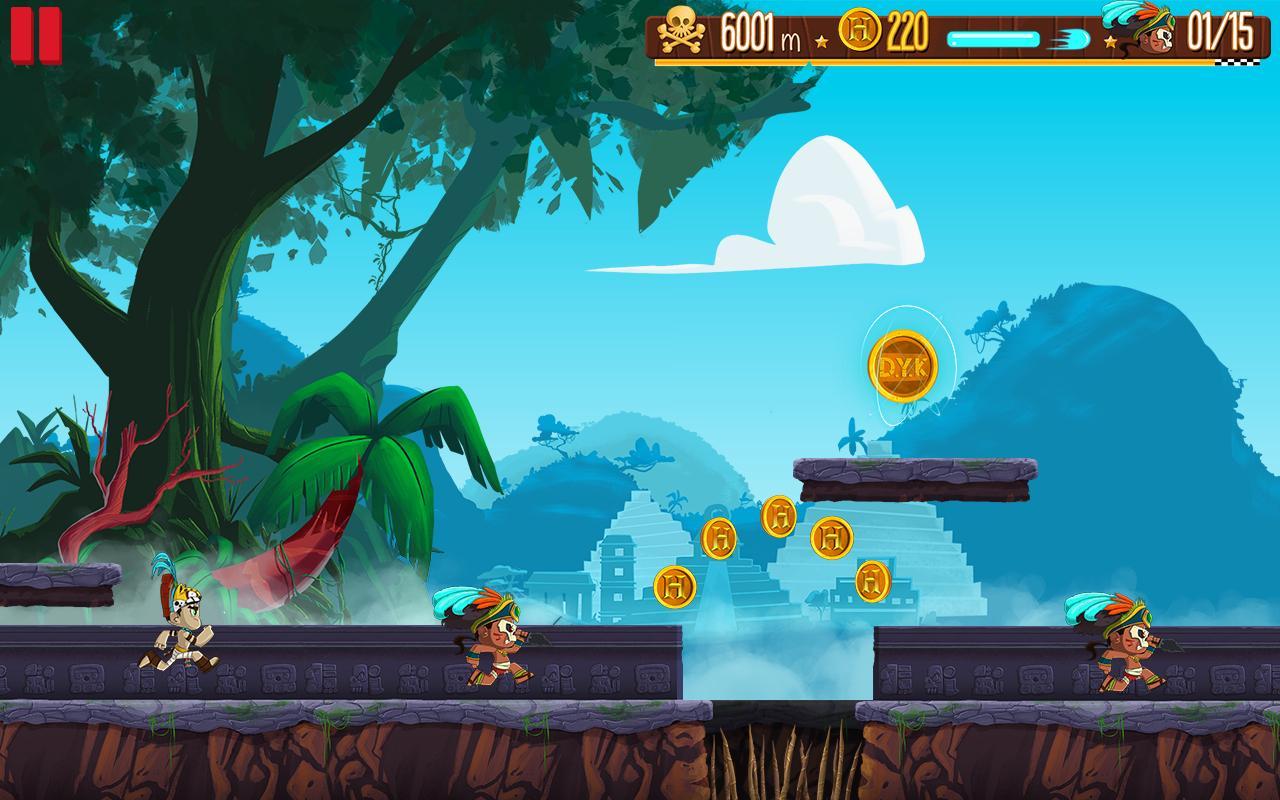1280x800 pixels.
Task: Pause the game with the red pause button
Action: (35, 36)
